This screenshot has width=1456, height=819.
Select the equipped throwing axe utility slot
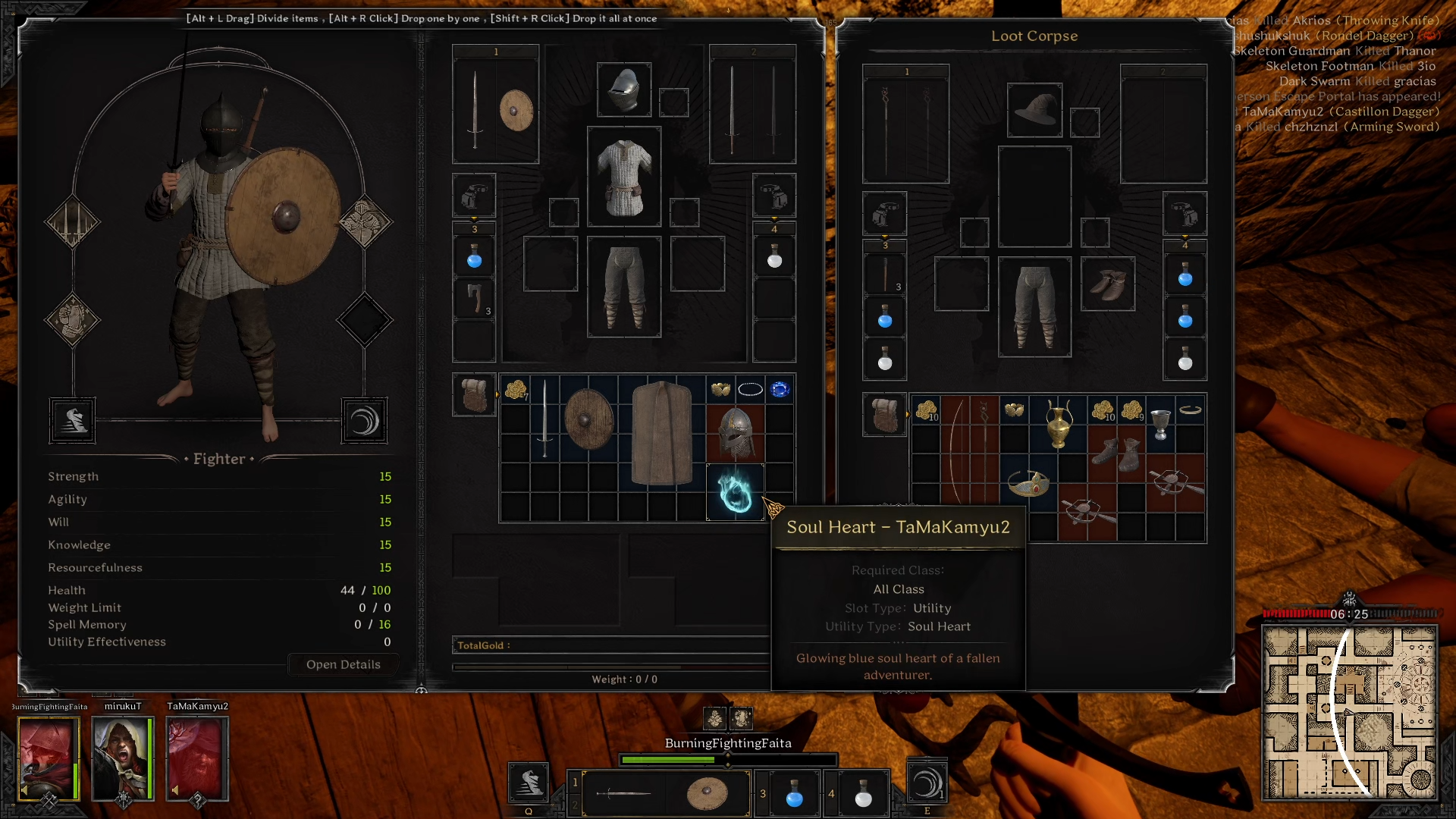coord(475,298)
